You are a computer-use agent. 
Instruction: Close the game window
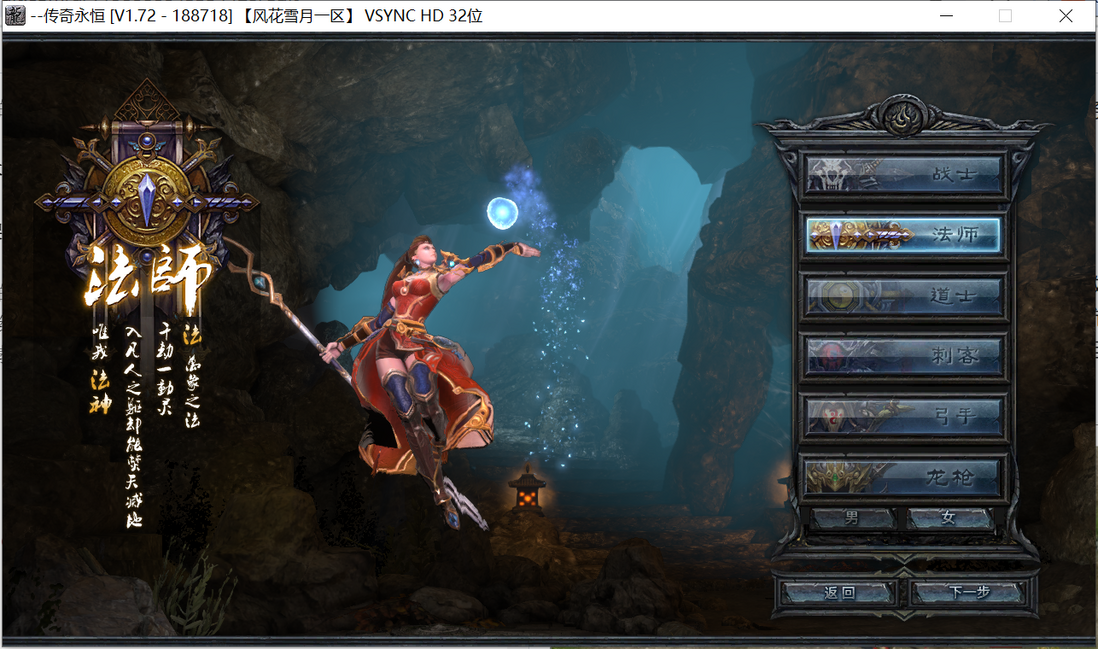pyautogui.click(x=1066, y=16)
